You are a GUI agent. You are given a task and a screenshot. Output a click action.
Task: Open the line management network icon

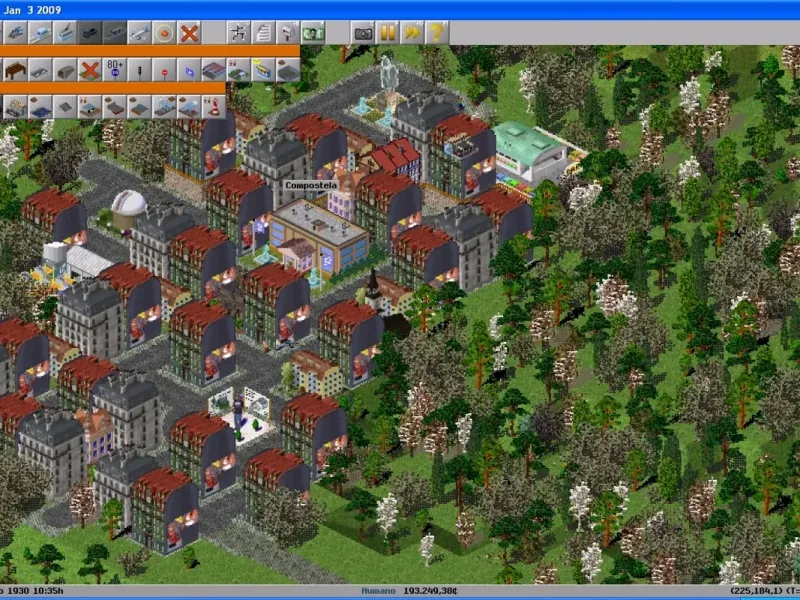240,32
